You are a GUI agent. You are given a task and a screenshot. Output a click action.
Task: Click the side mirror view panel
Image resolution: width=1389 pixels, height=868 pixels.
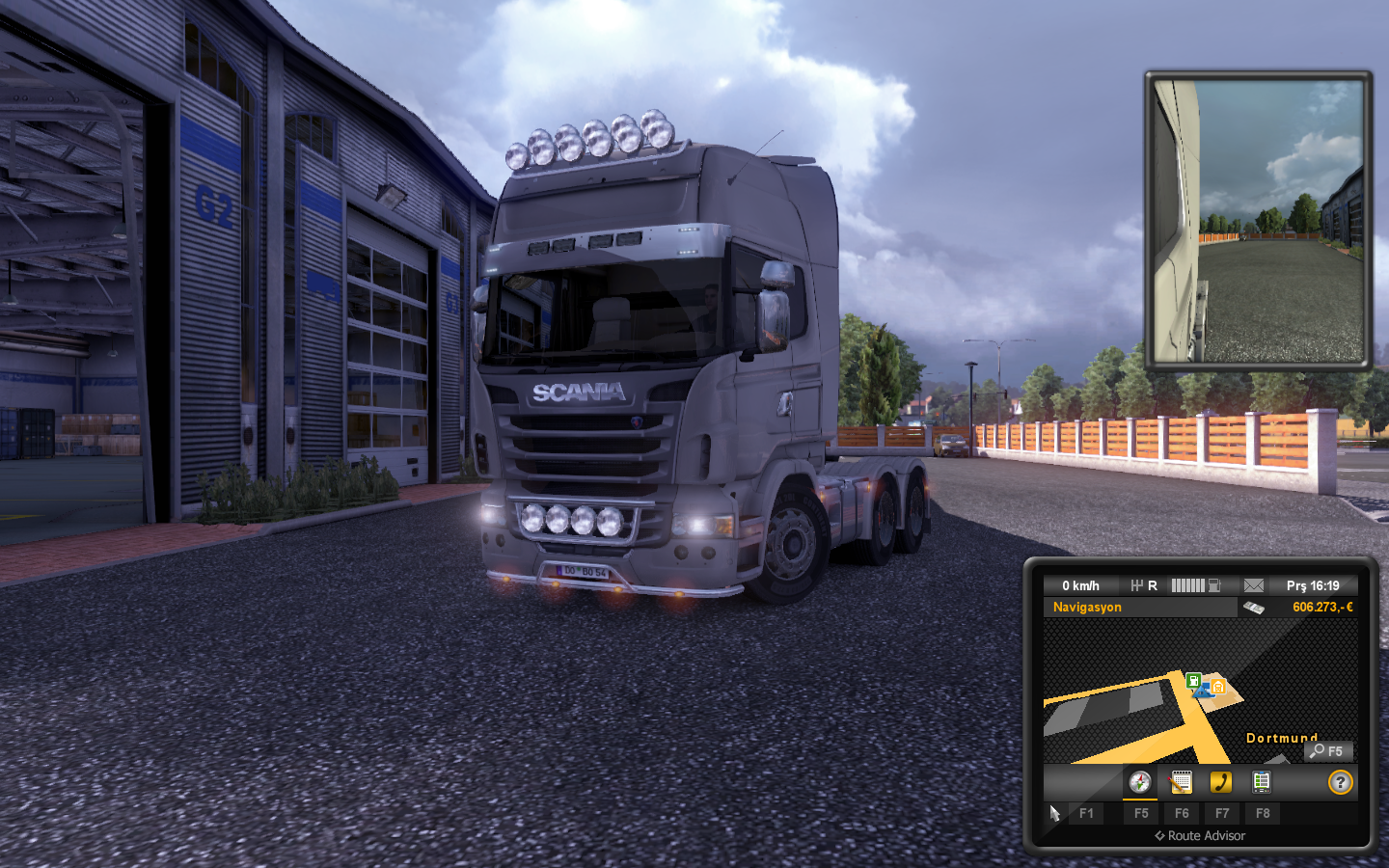click(x=1258, y=221)
